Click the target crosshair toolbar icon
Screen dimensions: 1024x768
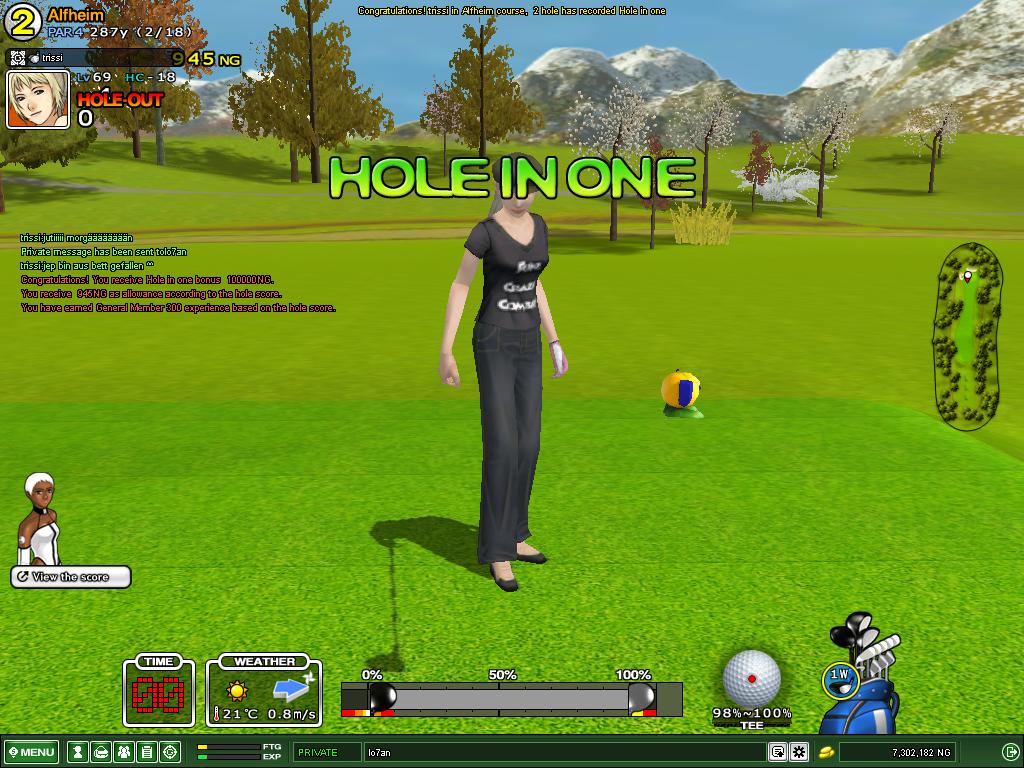[x=170, y=752]
